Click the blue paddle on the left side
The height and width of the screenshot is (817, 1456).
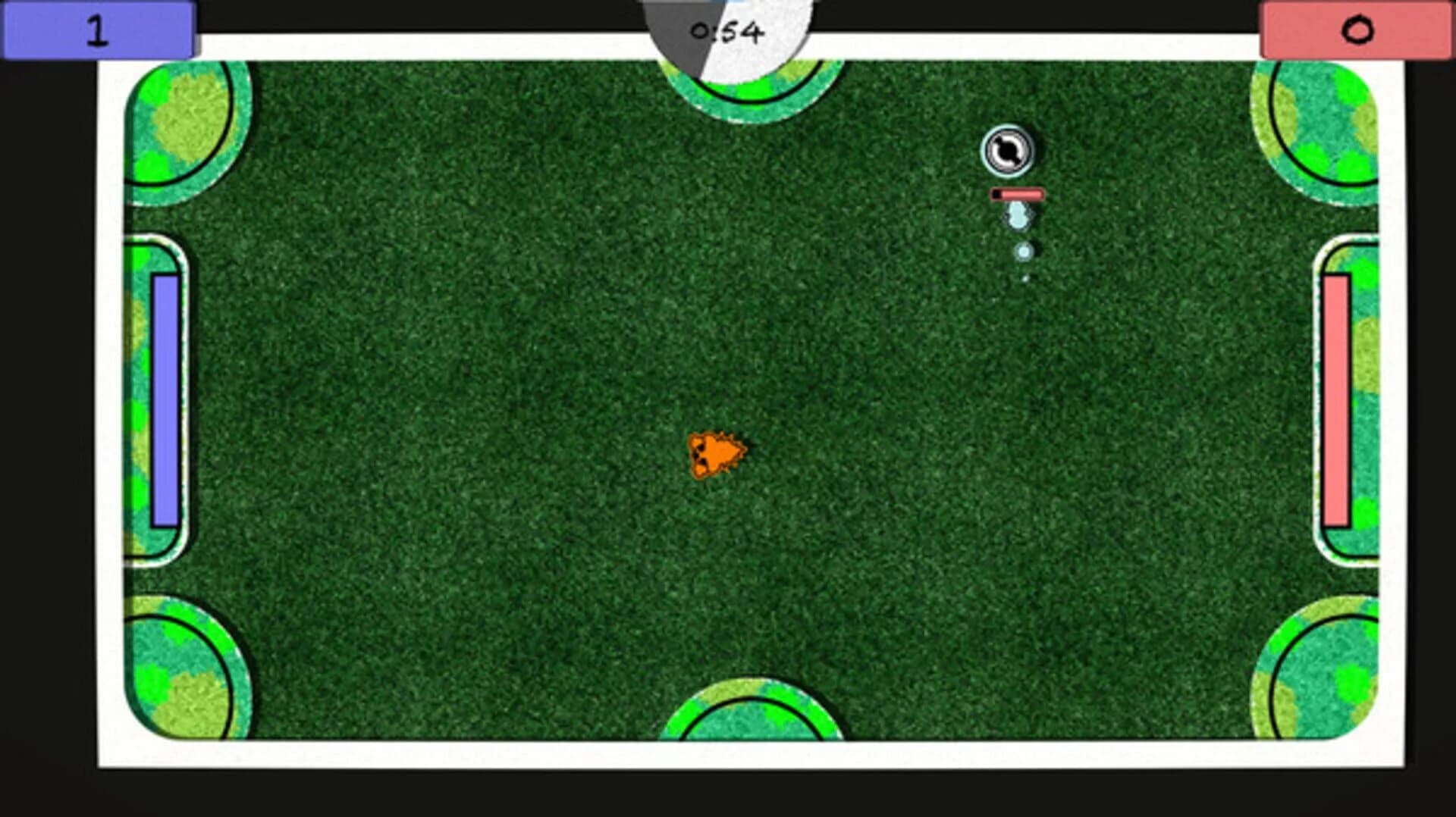coord(166,400)
